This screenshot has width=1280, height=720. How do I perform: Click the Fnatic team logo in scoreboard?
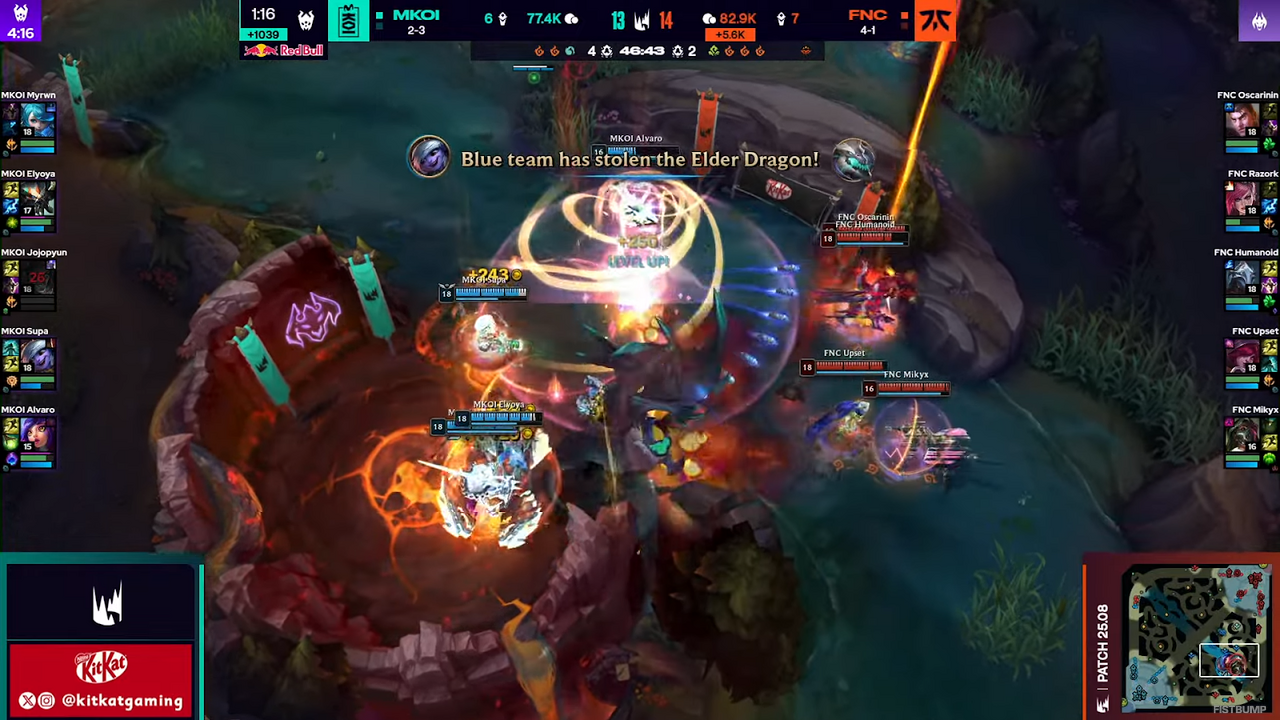pos(935,21)
